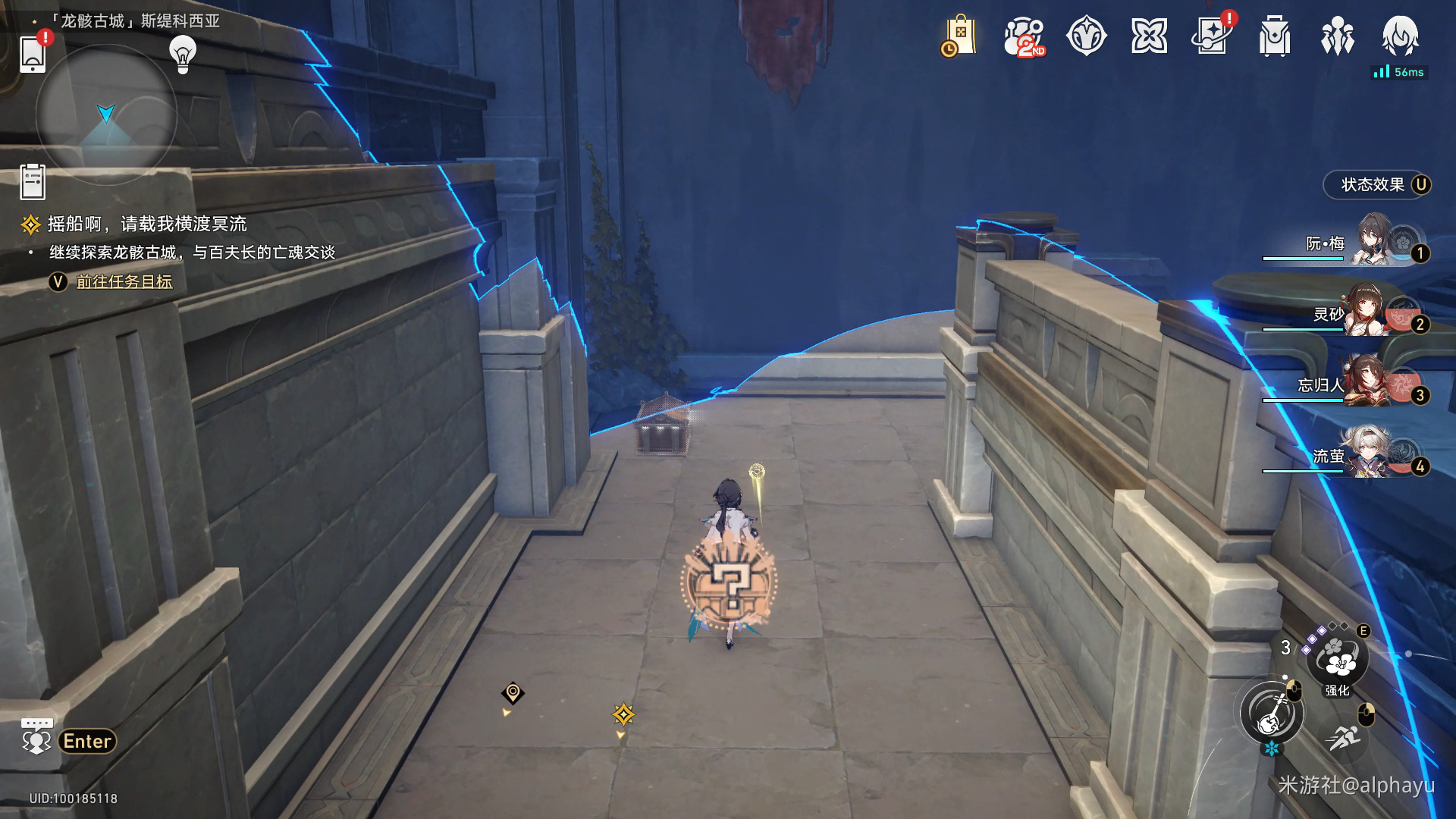This screenshot has height=819, width=1456.
Task: Switch to party member 灵砂
Action: tap(1373, 313)
